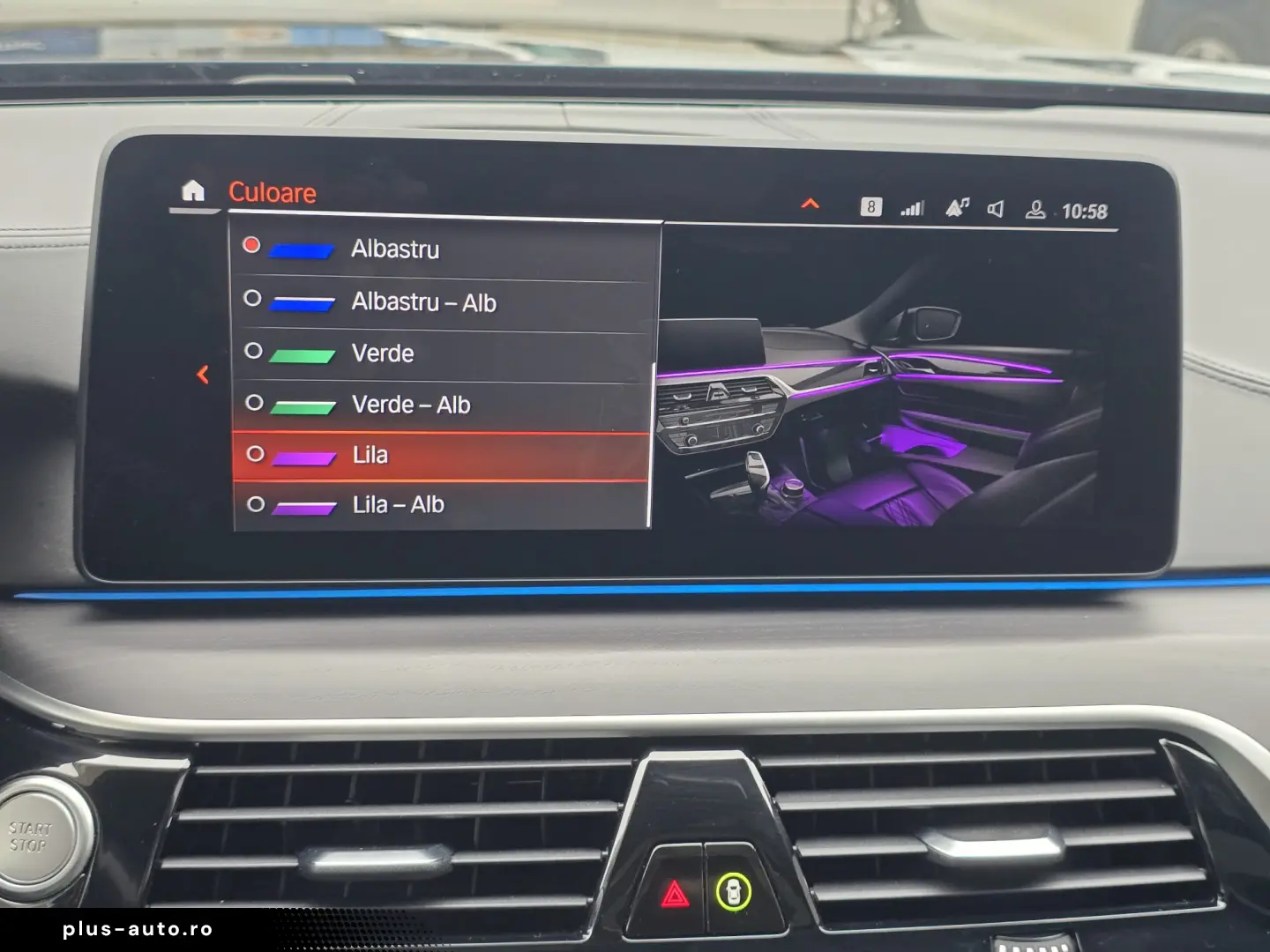The height and width of the screenshot is (952, 1270).
Task: Select the Albastru radio button
Action: point(252,246)
